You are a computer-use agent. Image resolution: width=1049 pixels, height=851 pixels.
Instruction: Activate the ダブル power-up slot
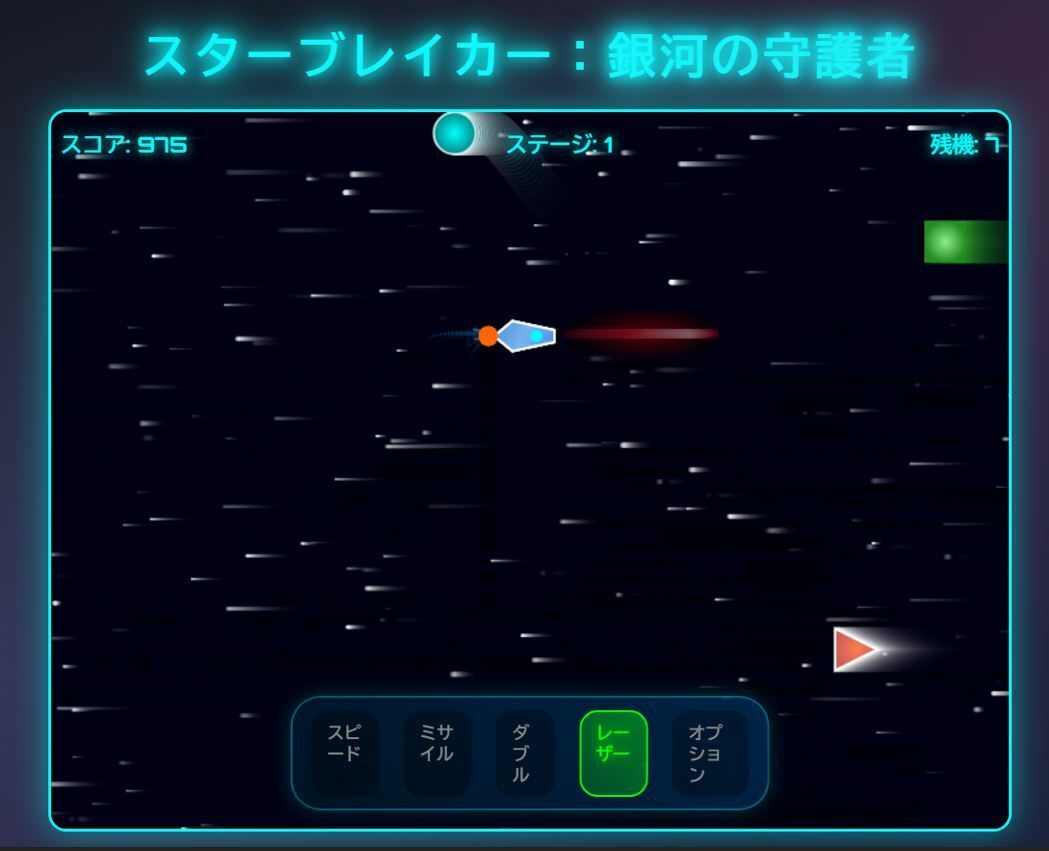coord(522,753)
